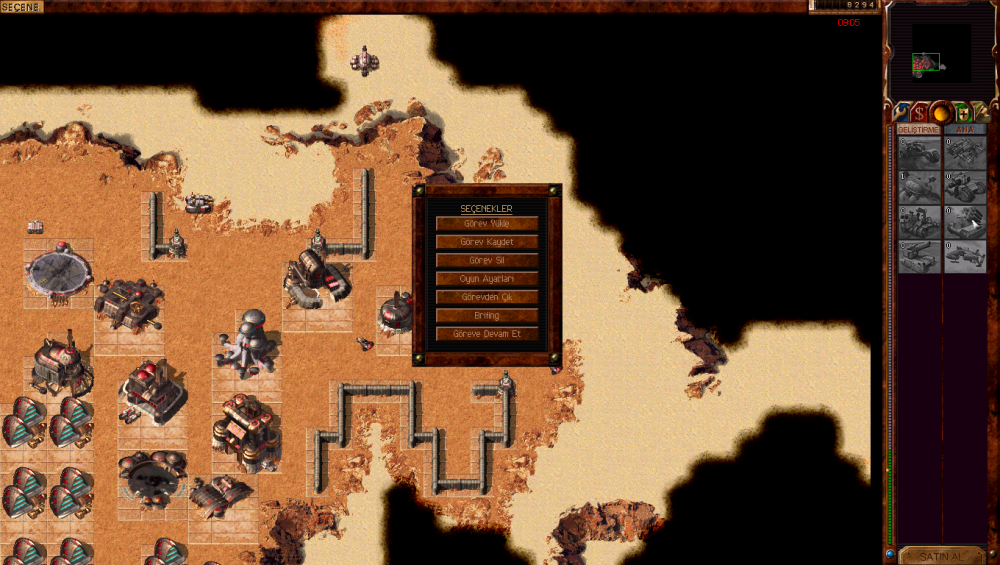Click the green shield icon

pos(962,113)
